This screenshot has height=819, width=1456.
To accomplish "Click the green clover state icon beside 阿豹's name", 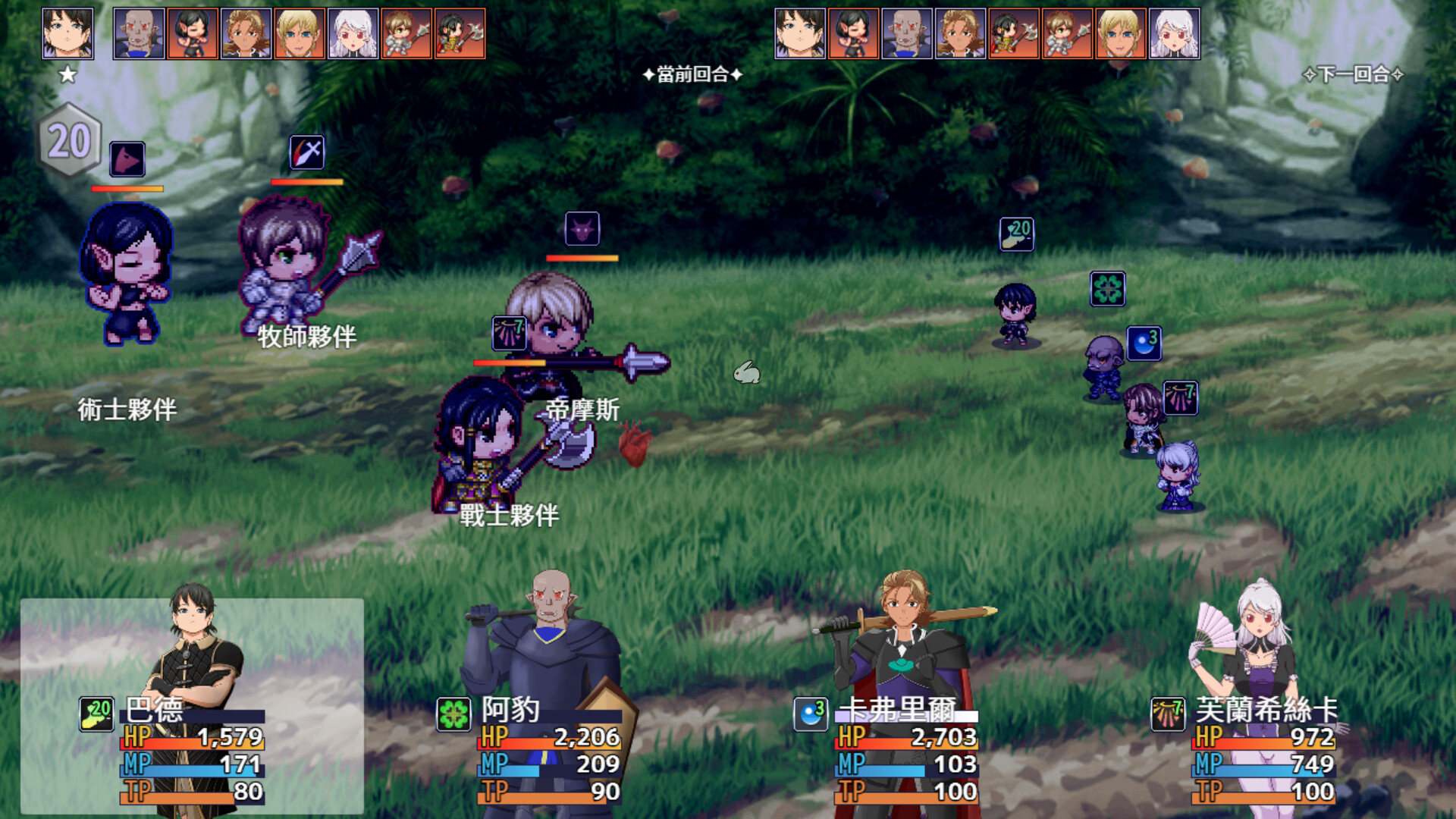I will coord(453,714).
